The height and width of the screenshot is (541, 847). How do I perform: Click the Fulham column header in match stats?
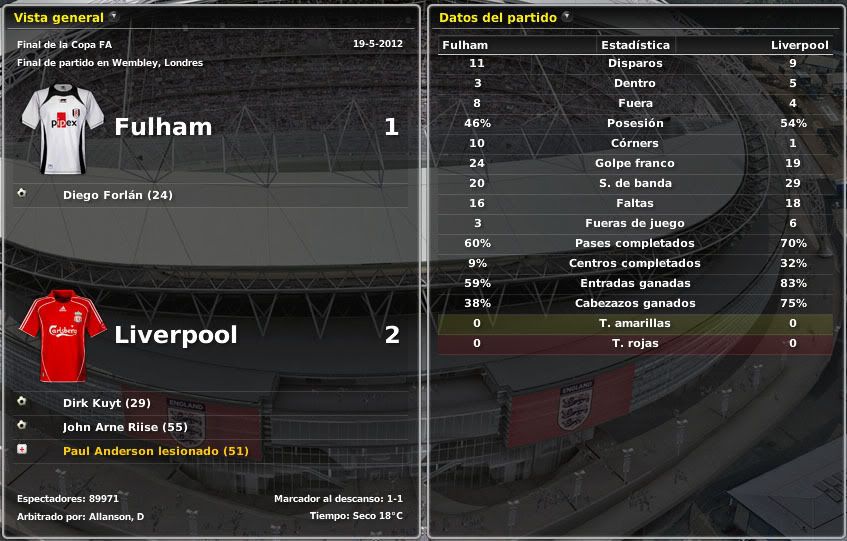pyautogui.click(x=465, y=45)
